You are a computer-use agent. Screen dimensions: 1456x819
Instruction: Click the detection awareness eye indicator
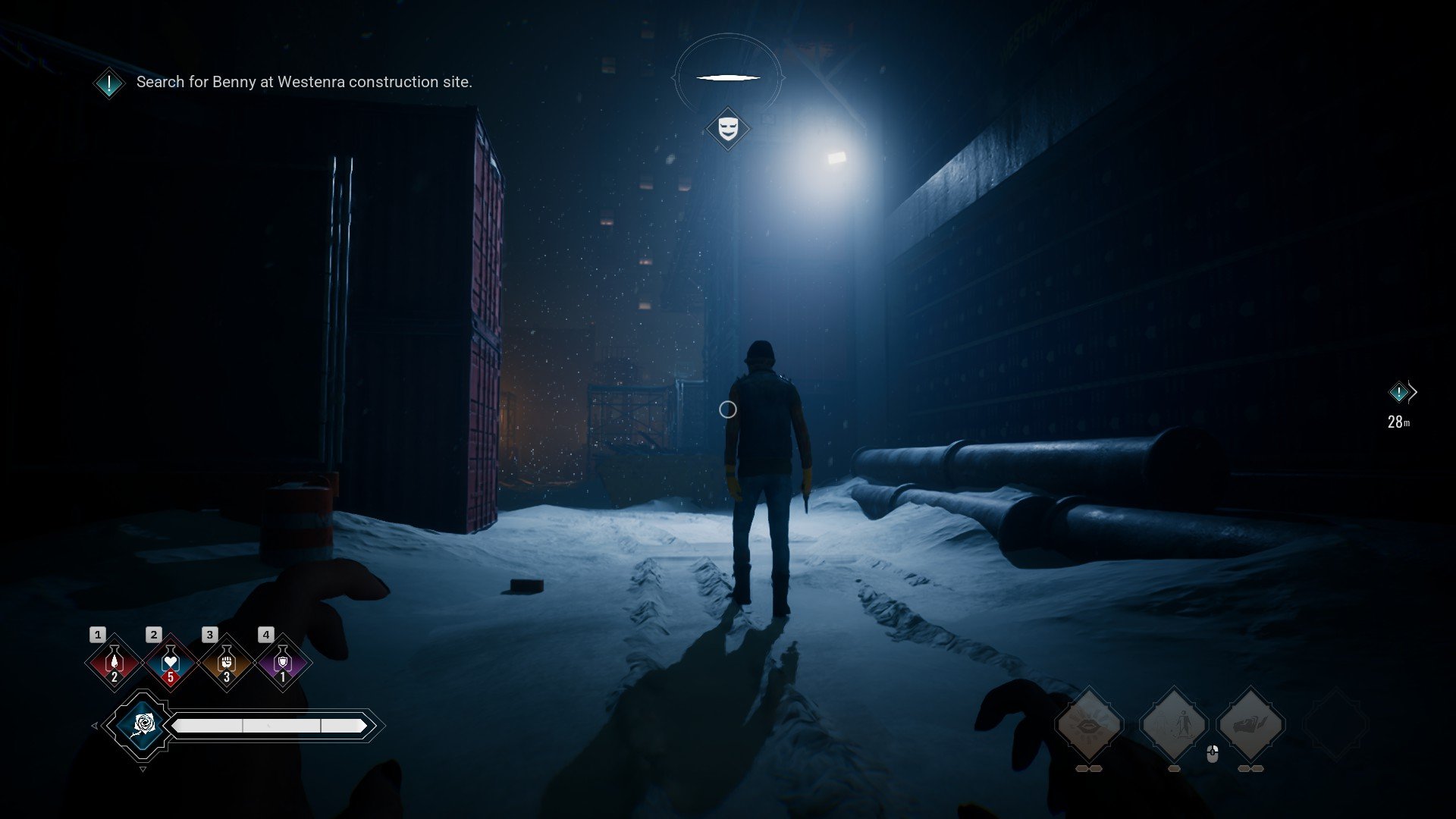pos(728,77)
